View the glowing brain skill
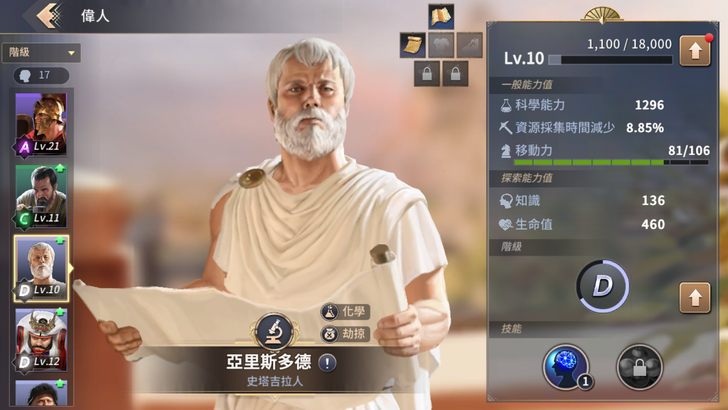 pyautogui.click(x=566, y=366)
